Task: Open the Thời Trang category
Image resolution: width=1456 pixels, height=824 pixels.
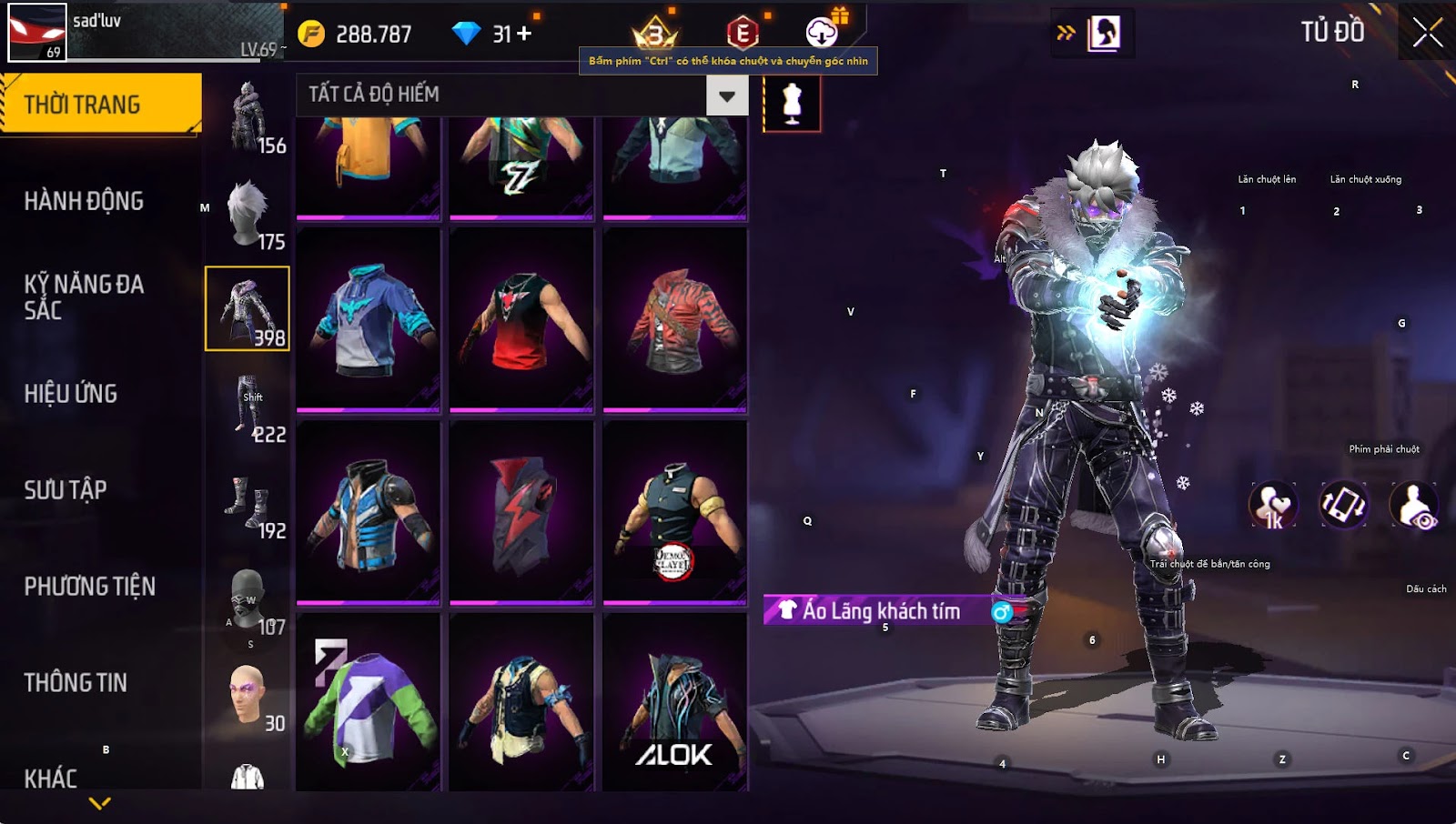Action: pos(100,105)
